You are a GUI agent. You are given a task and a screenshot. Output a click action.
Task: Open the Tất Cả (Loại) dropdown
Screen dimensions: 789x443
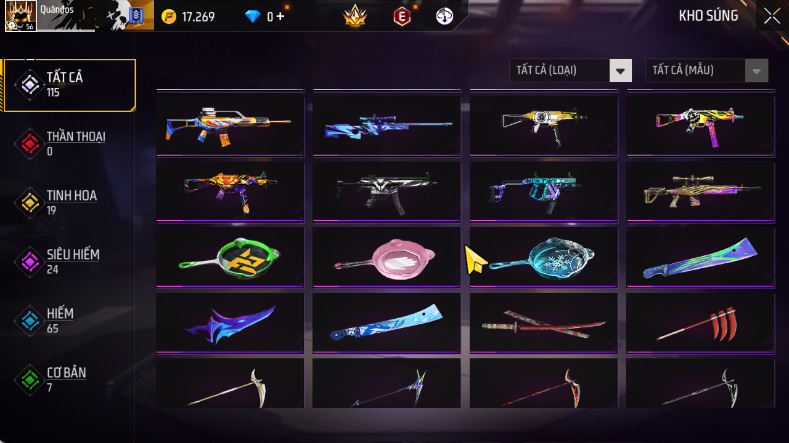click(x=570, y=70)
